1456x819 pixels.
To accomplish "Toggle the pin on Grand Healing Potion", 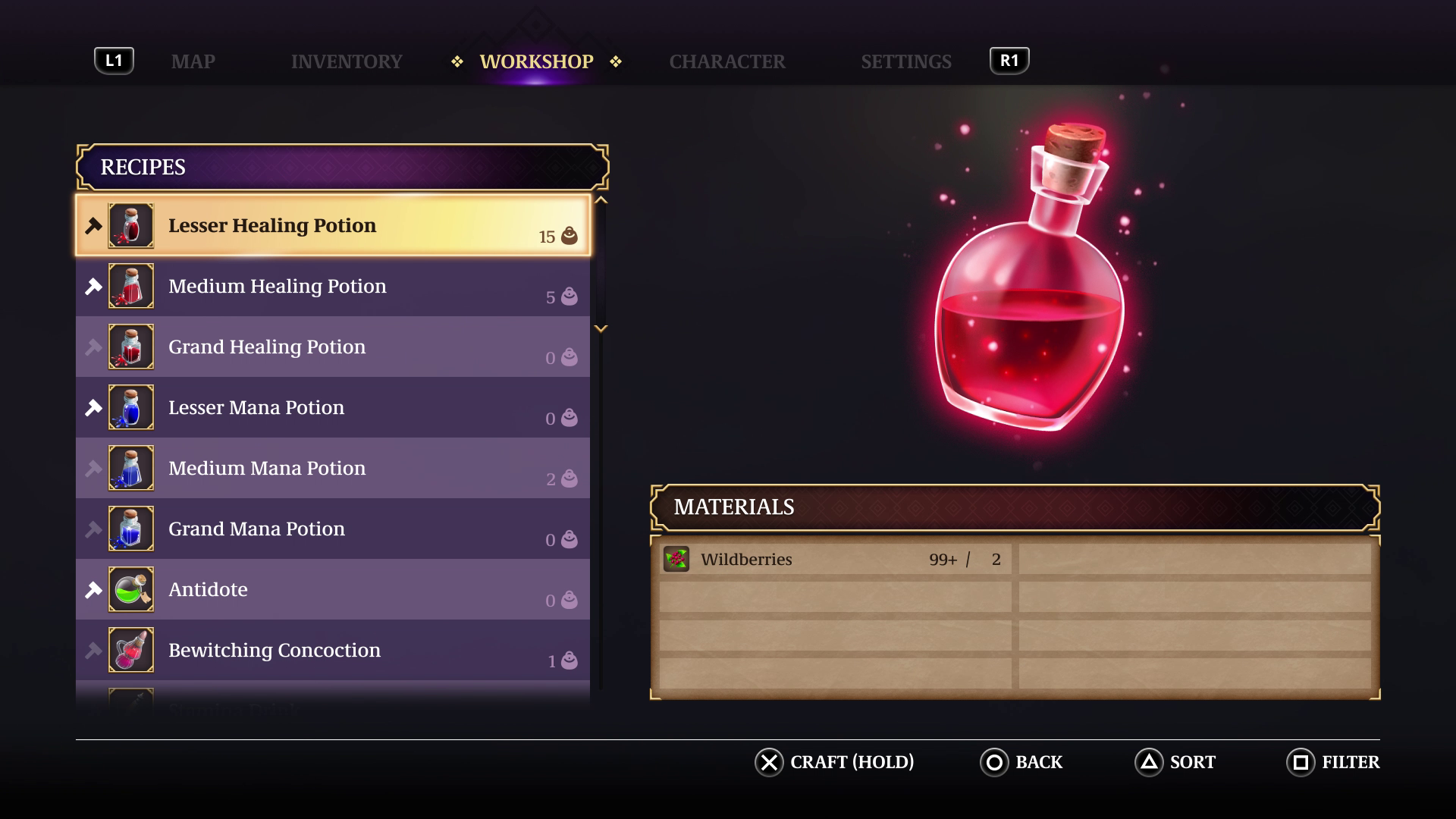I will pyautogui.click(x=93, y=347).
